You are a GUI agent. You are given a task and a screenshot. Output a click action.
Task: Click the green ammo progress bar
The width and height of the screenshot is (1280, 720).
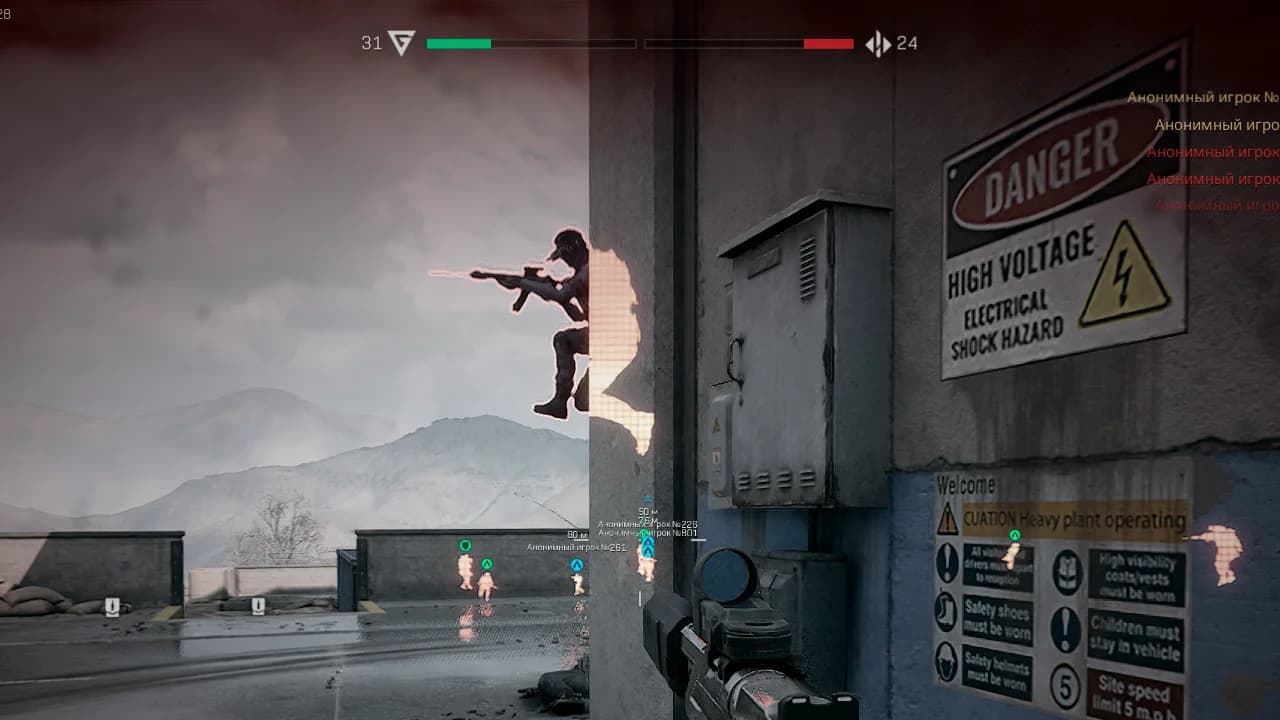[x=460, y=43]
